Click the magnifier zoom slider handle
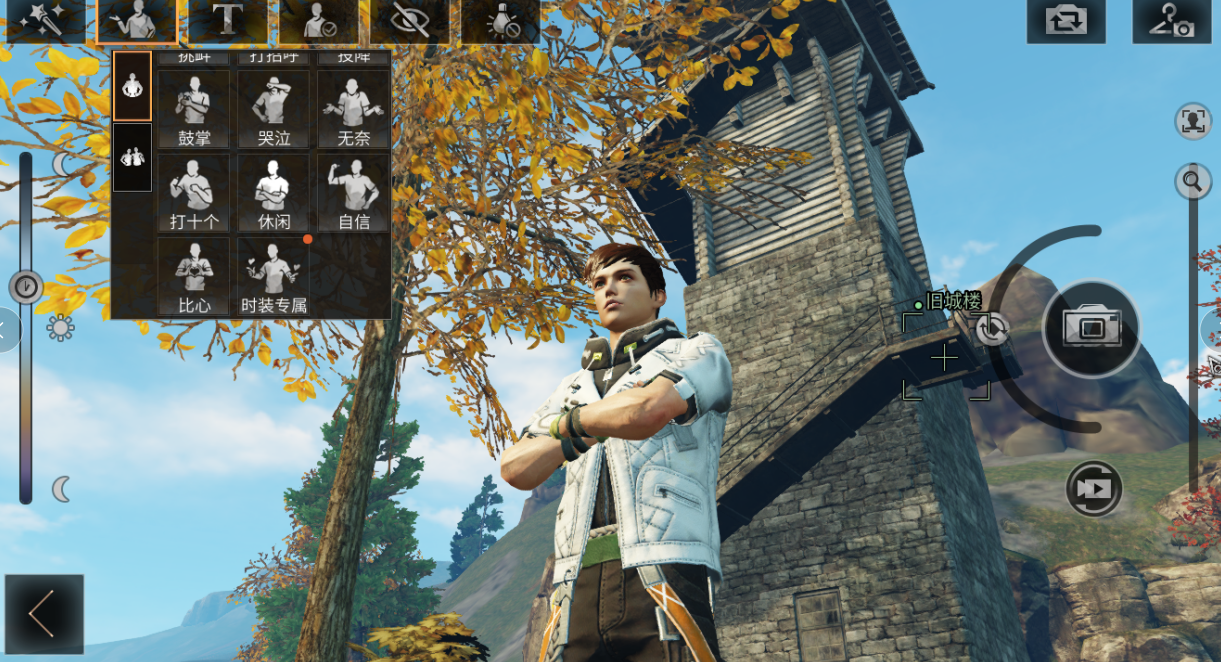The width and height of the screenshot is (1221, 662). pyautogui.click(x=1193, y=181)
